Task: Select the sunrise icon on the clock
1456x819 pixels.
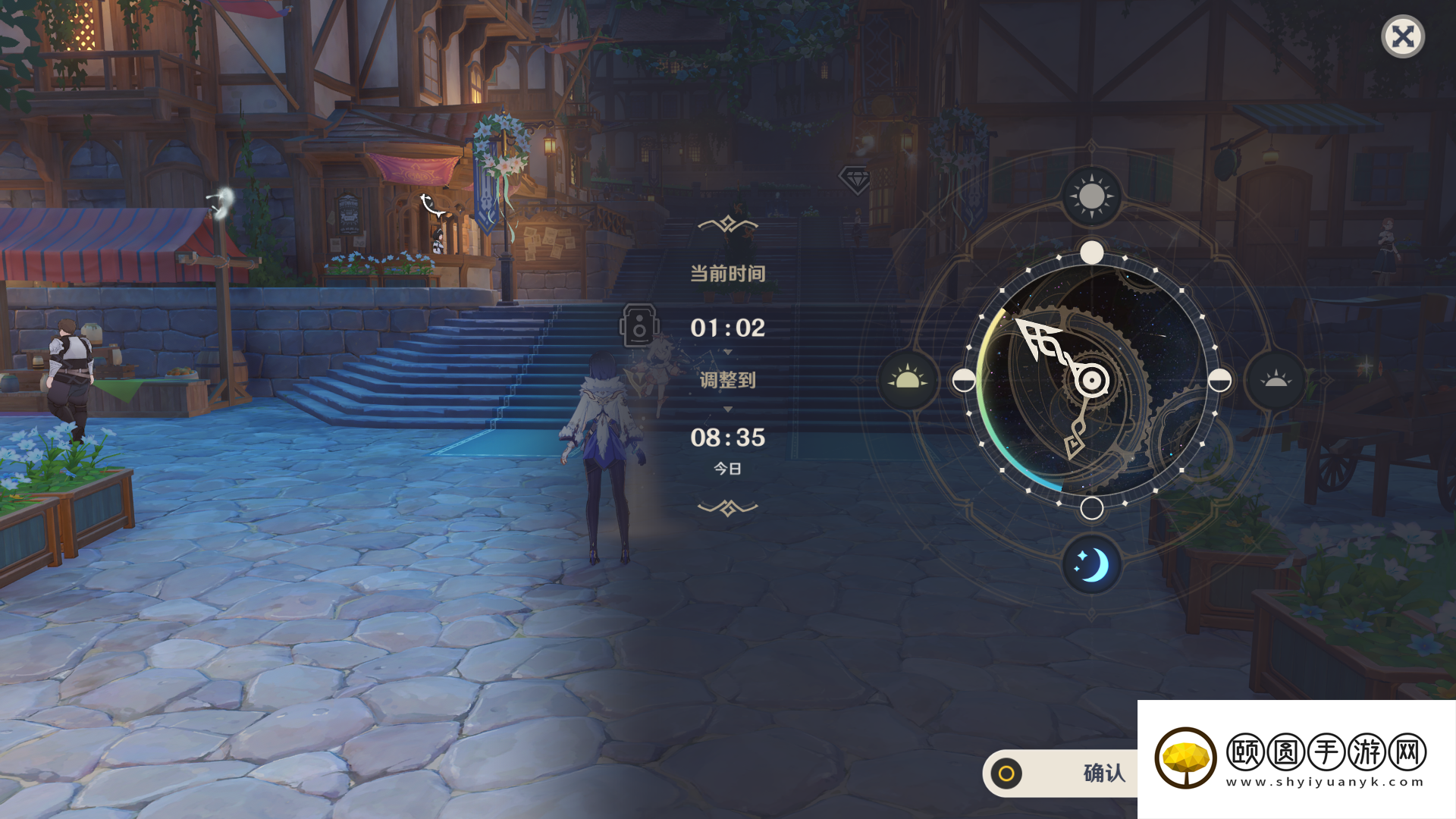Action: pos(907,380)
